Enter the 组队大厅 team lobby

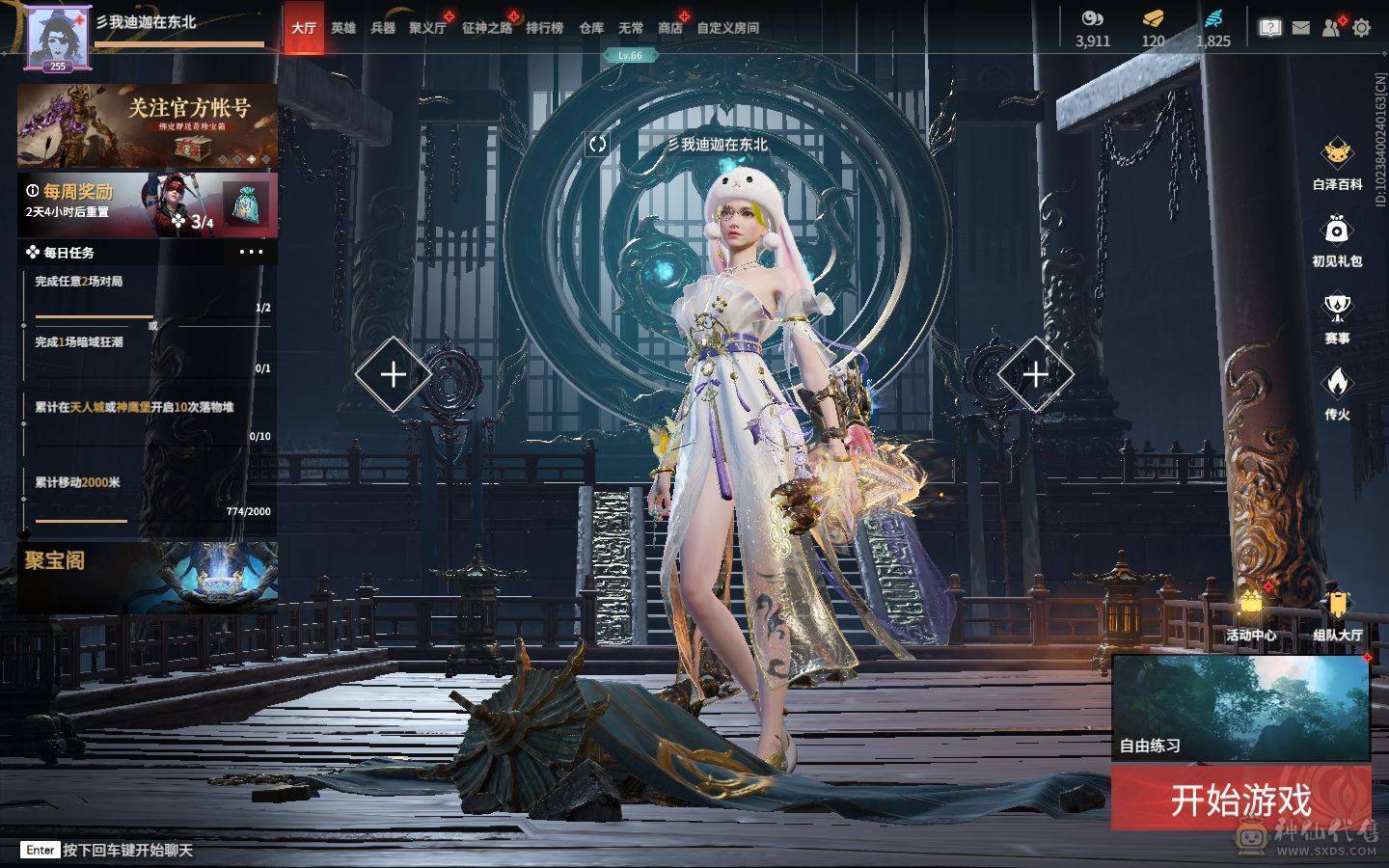pos(1337,614)
